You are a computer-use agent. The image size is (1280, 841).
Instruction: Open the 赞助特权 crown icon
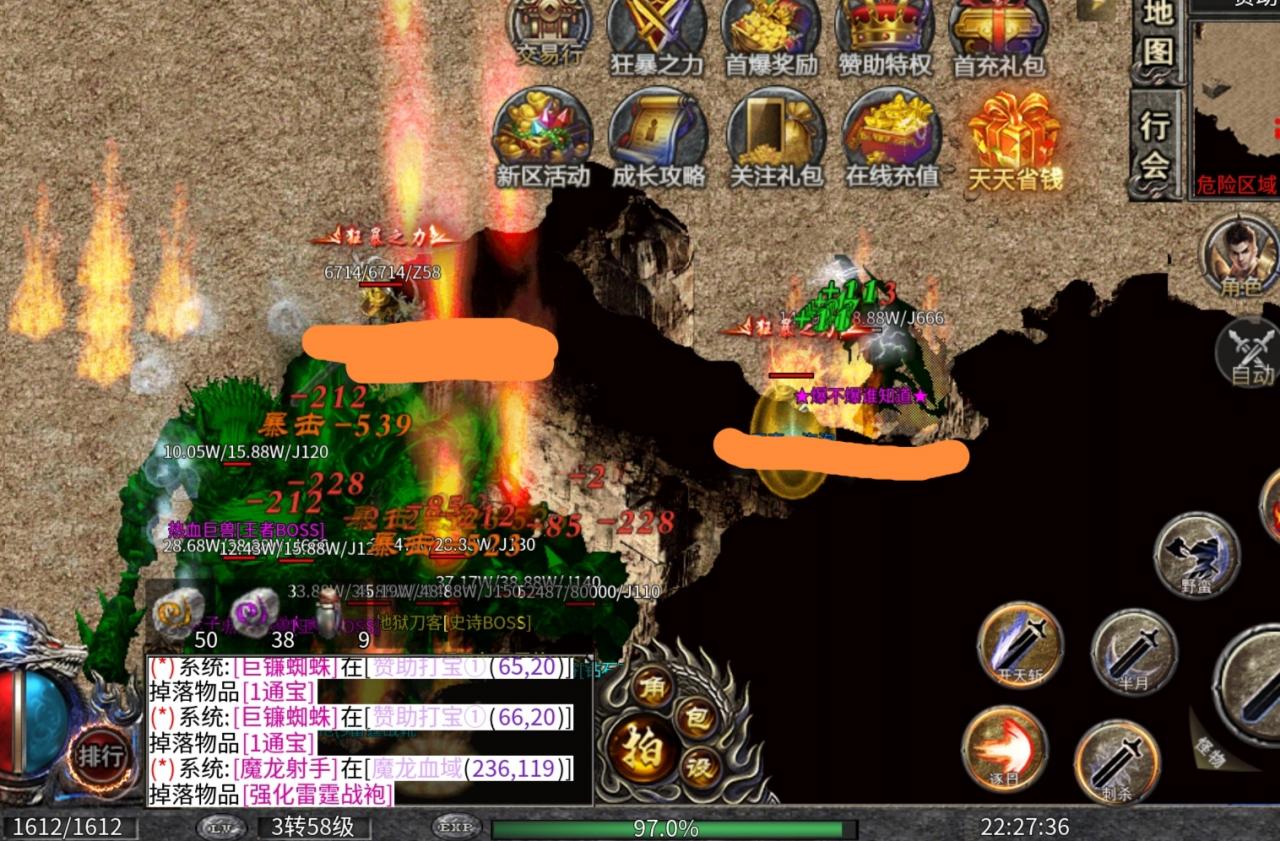coord(885,32)
